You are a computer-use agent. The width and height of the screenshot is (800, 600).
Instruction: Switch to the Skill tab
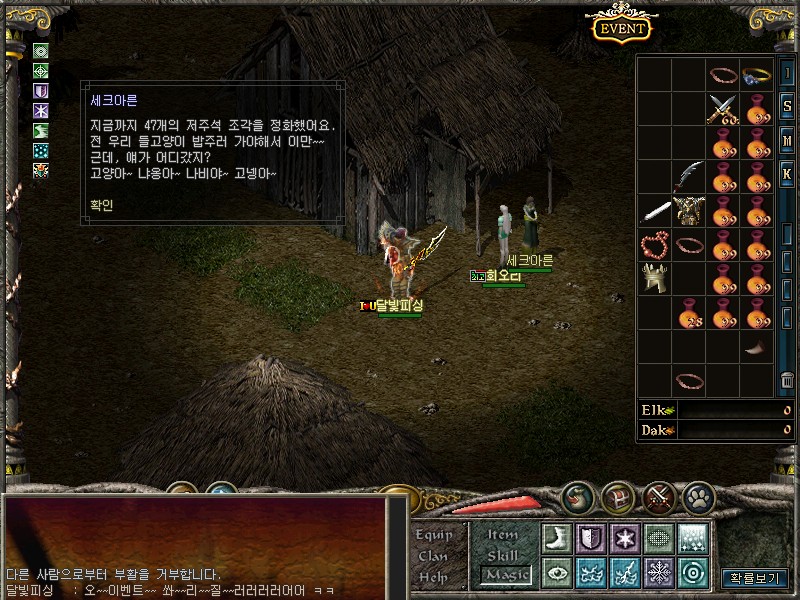[x=503, y=555]
